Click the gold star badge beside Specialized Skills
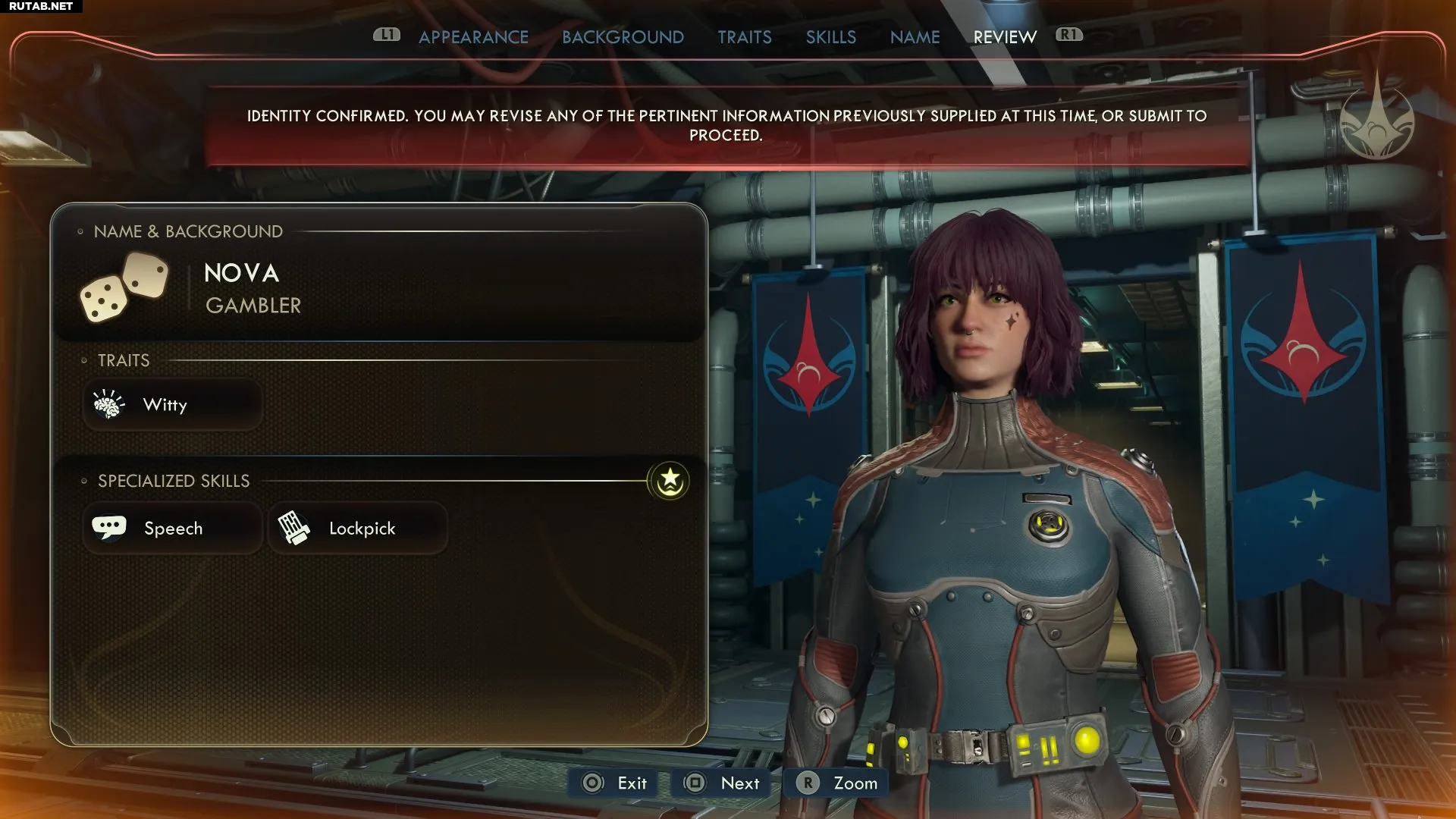The height and width of the screenshot is (819, 1456). (x=669, y=481)
